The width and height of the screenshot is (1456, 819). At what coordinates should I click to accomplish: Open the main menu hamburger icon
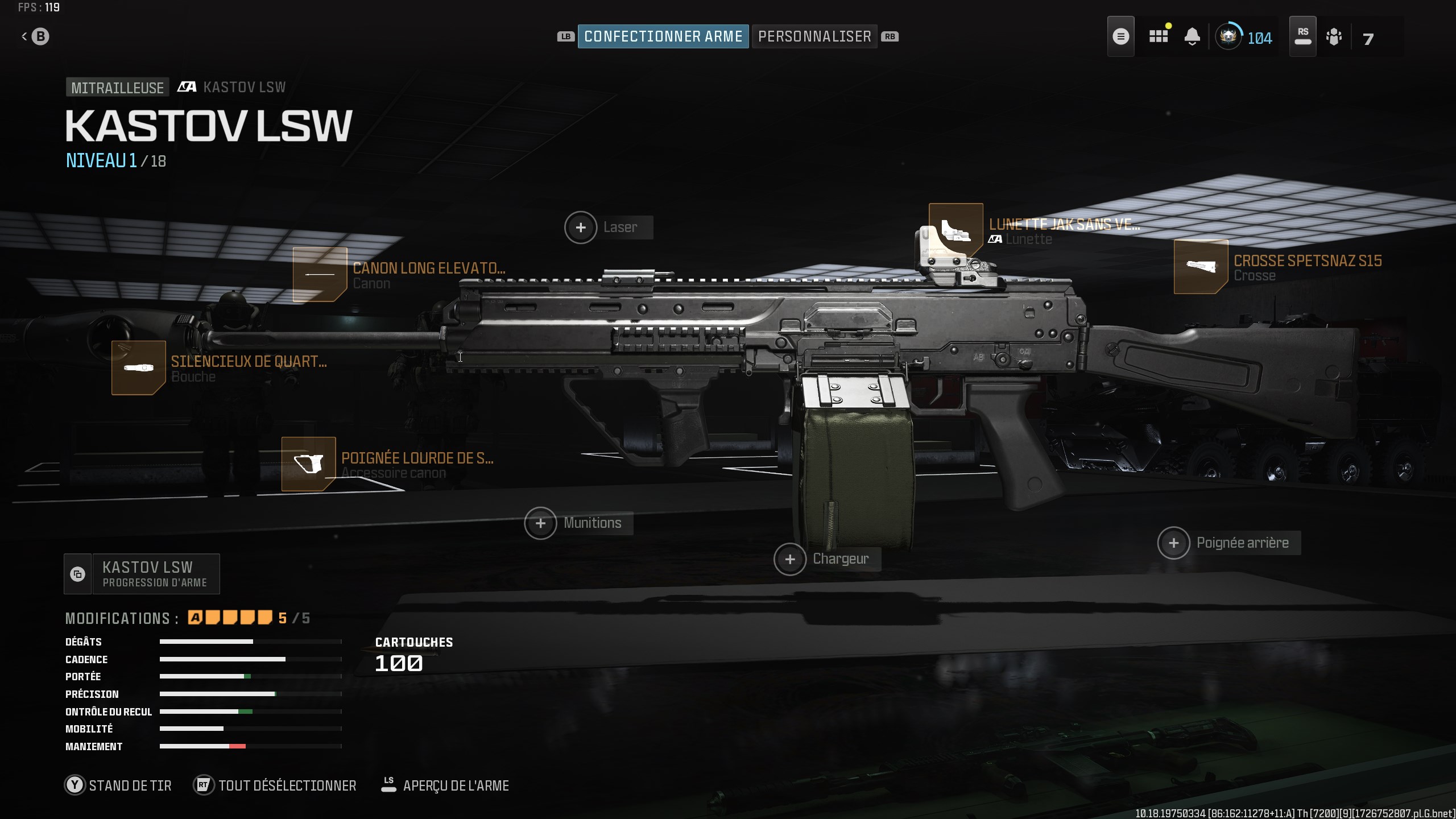pyautogui.click(x=1121, y=36)
